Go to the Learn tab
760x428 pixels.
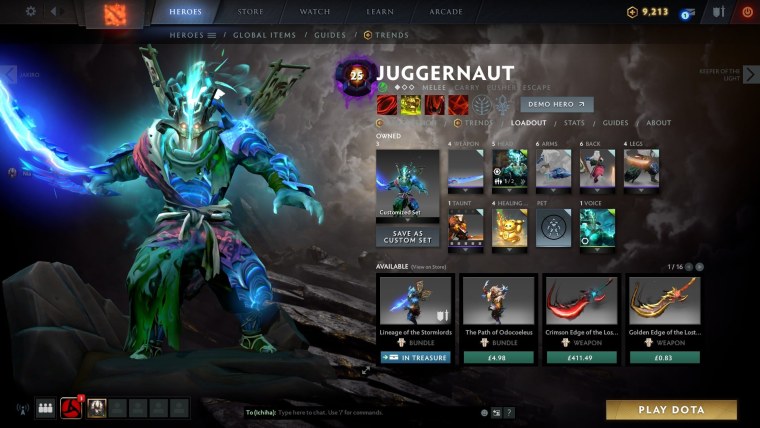(x=378, y=12)
